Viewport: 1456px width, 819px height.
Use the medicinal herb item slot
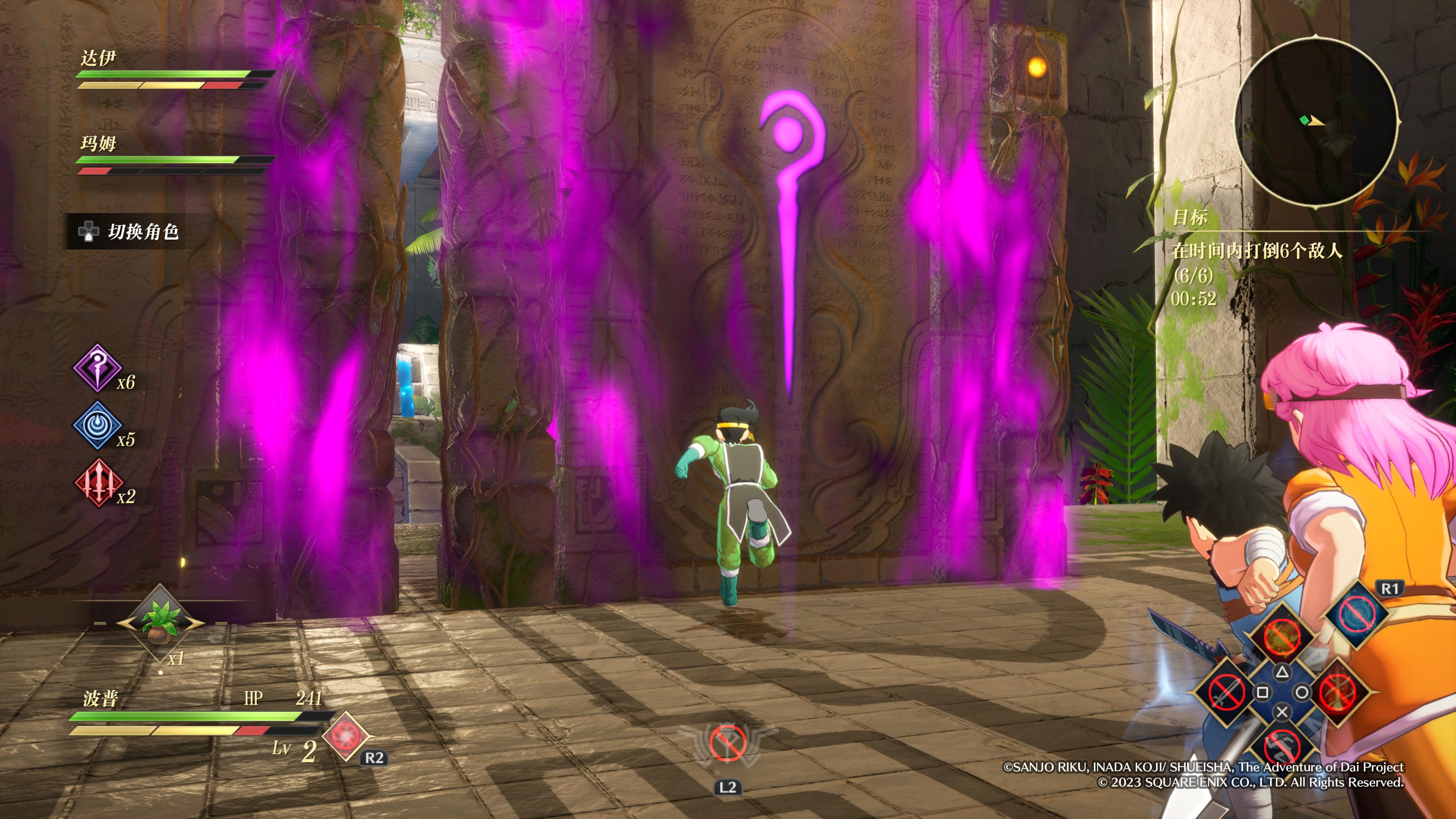[x=160, y=622]
